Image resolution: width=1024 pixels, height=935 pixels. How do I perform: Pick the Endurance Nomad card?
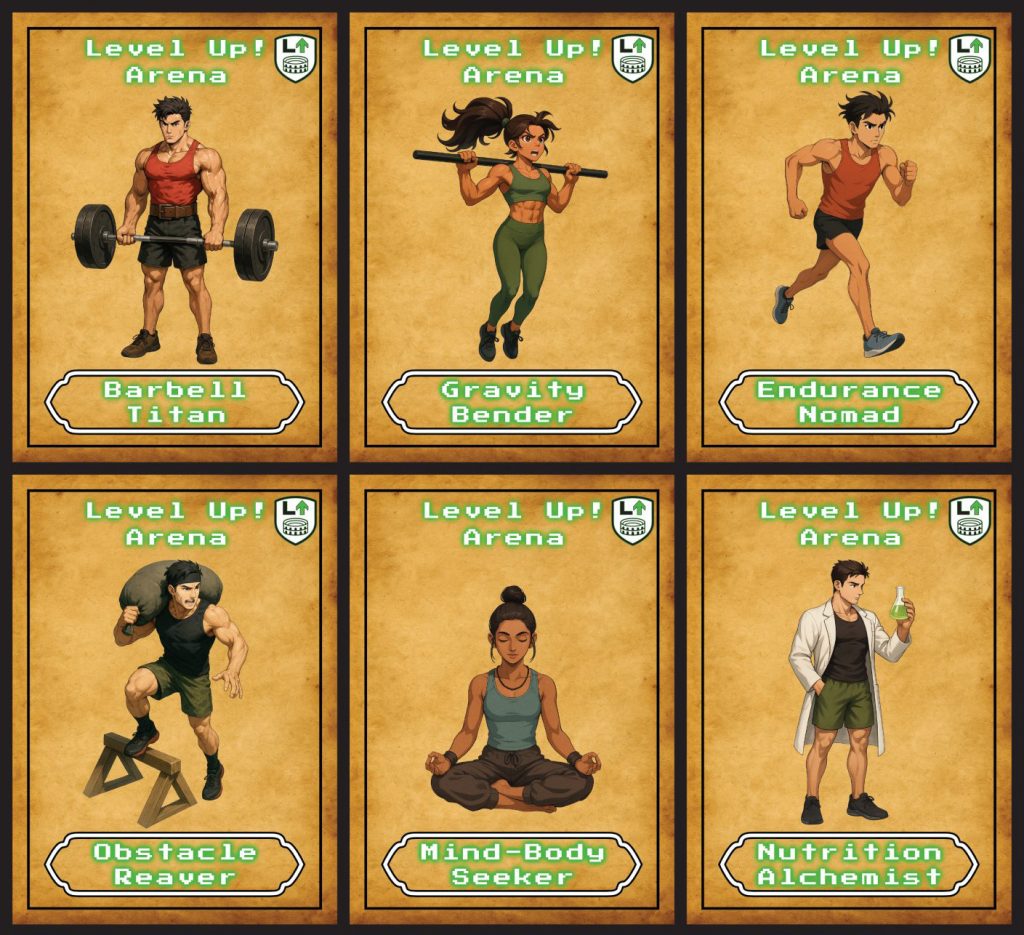[848, 237]
